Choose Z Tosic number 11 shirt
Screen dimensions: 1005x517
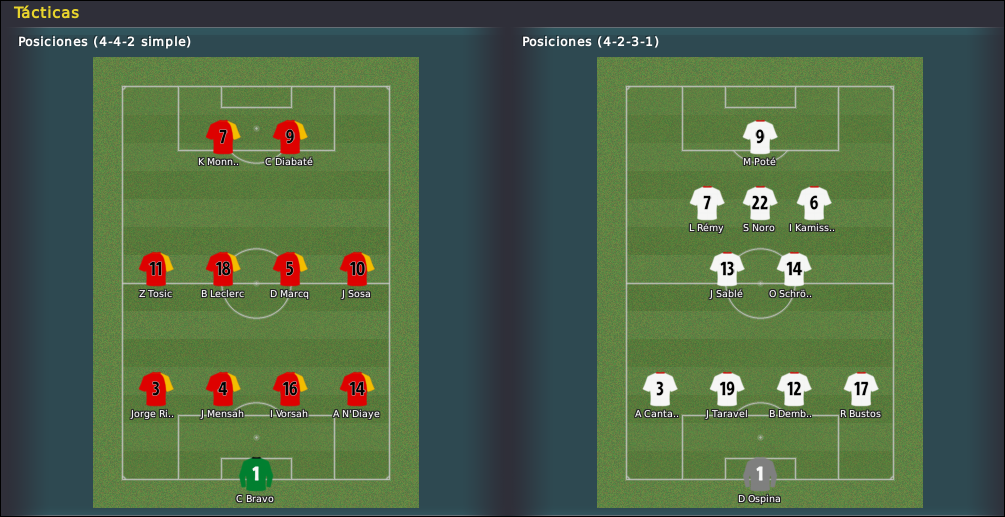click(156, 269)
